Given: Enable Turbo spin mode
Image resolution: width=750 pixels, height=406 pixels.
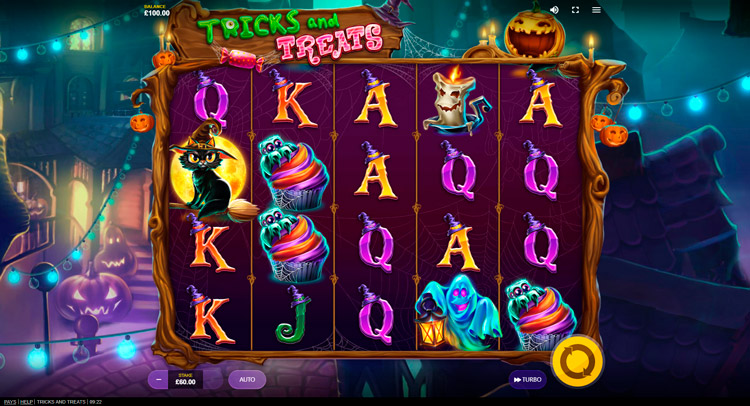Looking at the screenshot, I should point(527,380).
